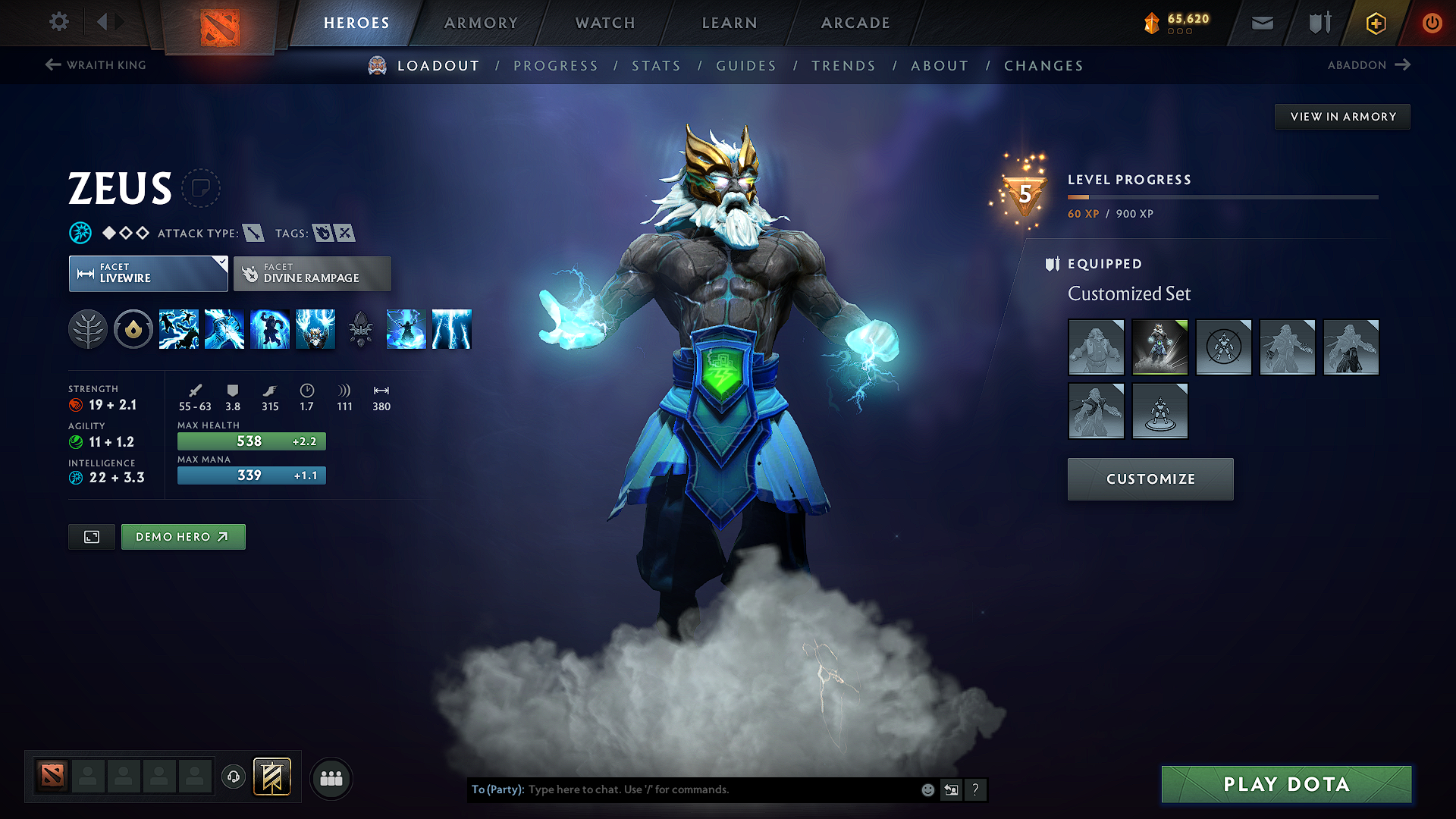Screen dimensions: 1456x819
Task: Open the Heropedia talent tree icon
Action: pyautogui.click(x=88, y=328)
